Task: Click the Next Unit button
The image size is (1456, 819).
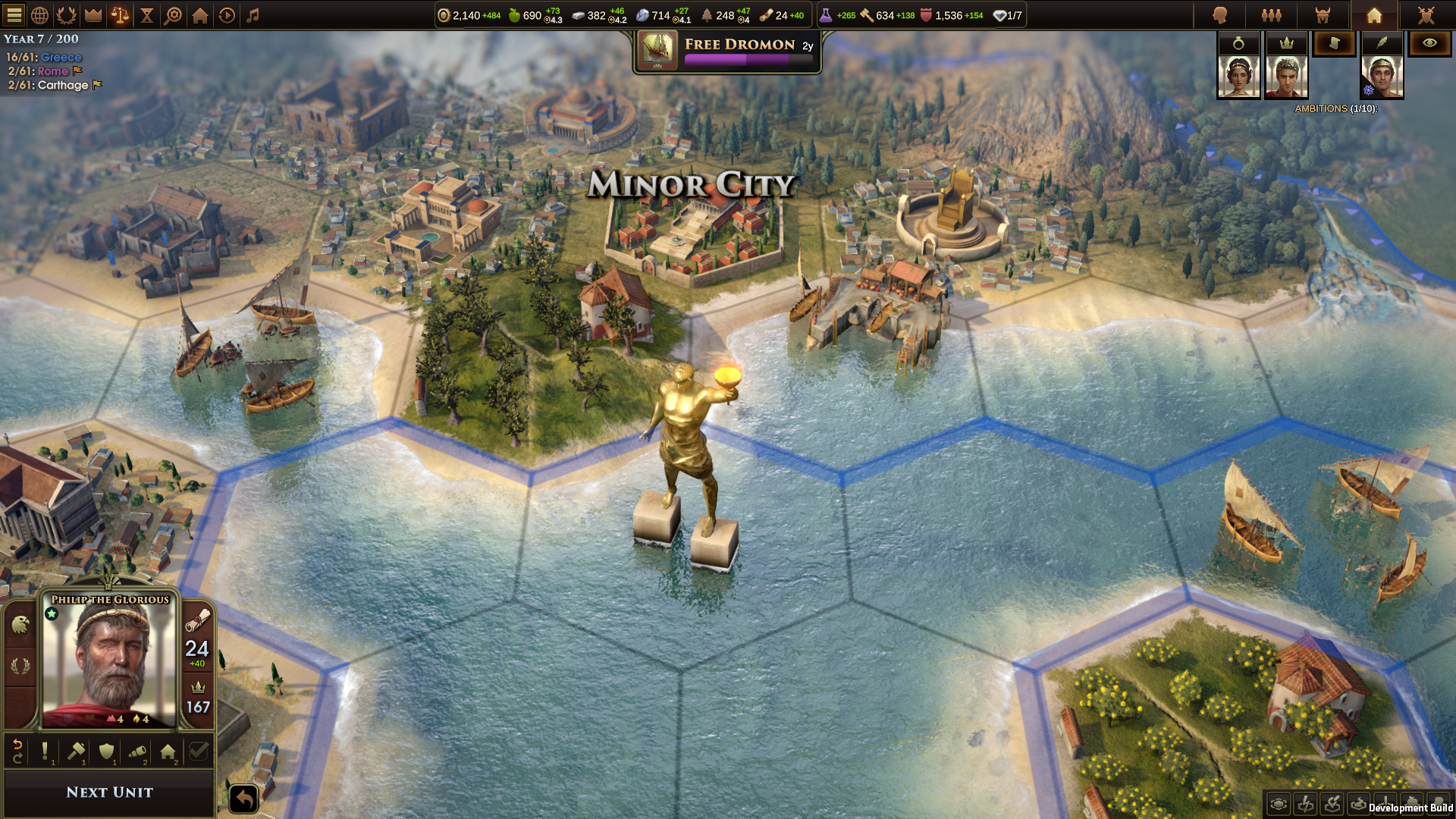Action: pyautogui.click(x=110, y=792)
